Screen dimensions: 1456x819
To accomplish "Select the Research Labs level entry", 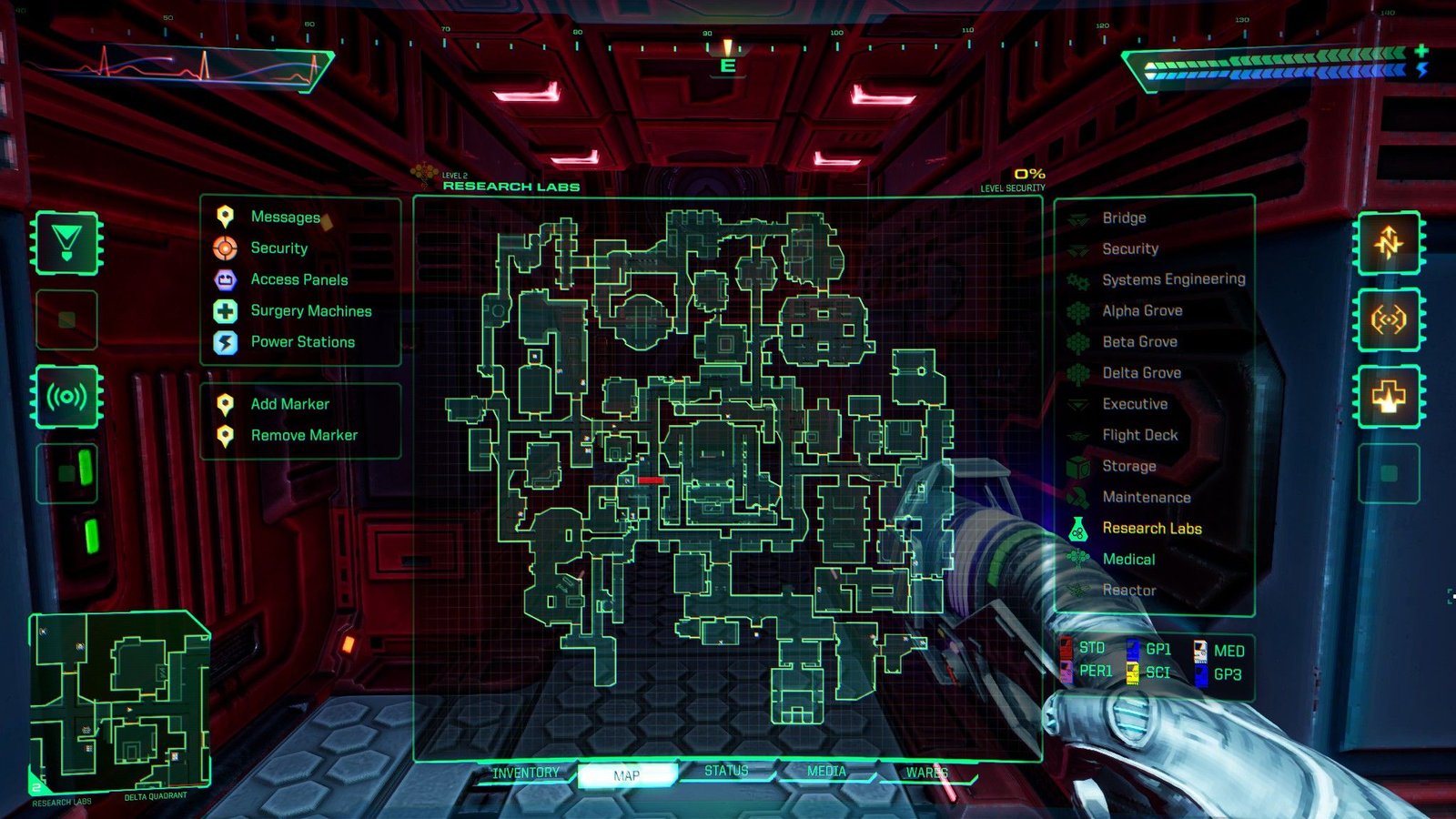I will tap(1151, 529).
